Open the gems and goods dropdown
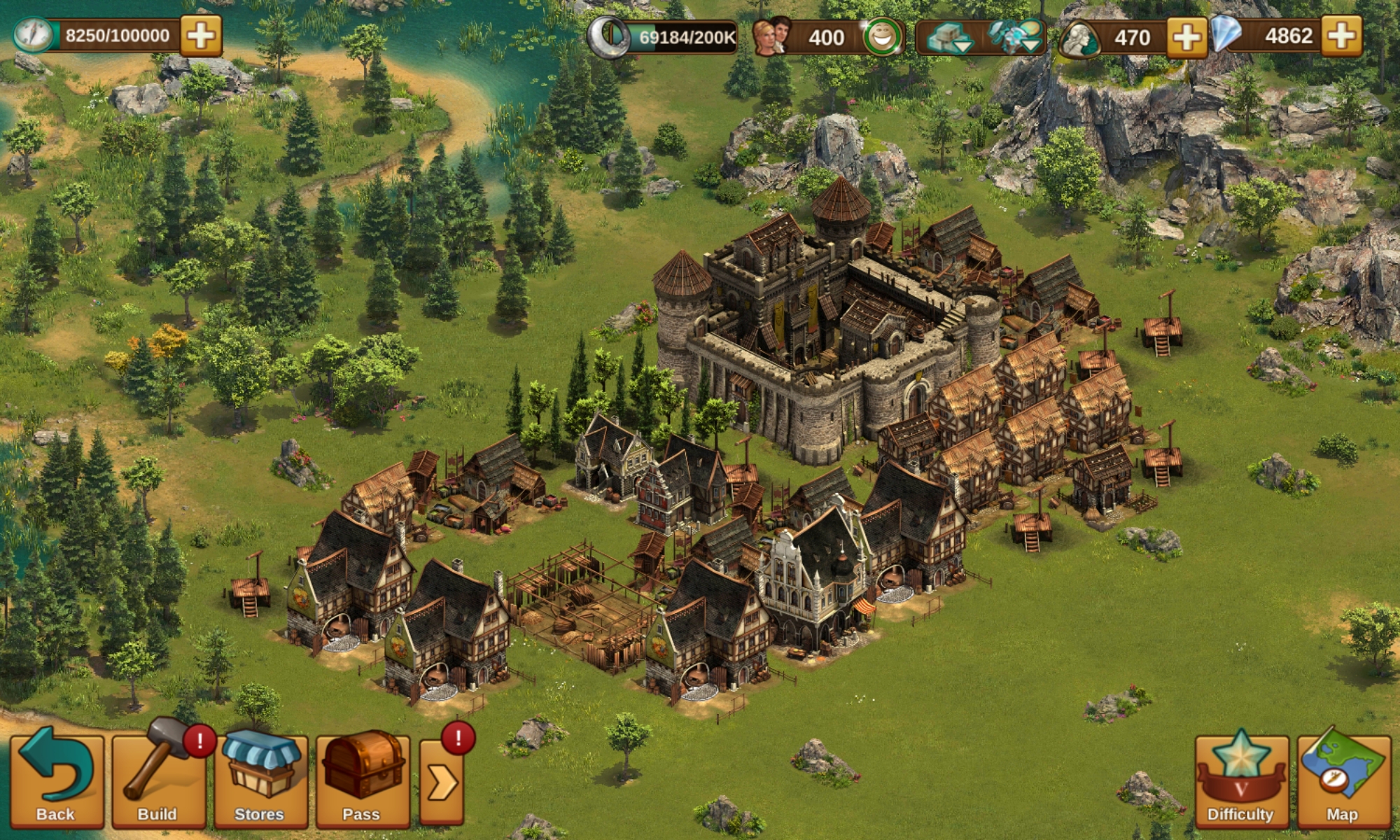Screen dimensions: 1400x840 point(1015,37)
